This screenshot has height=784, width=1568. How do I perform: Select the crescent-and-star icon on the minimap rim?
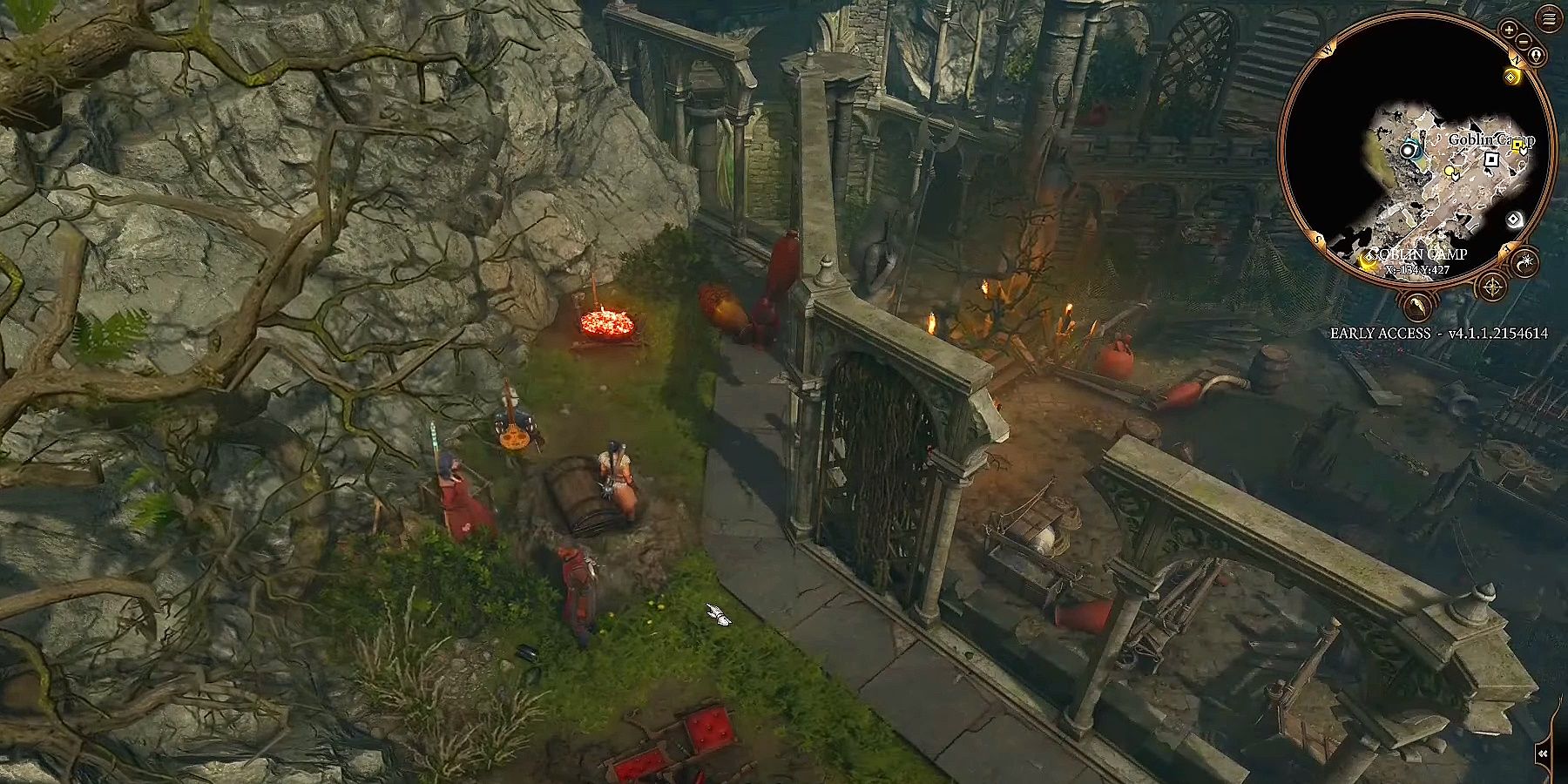click(x=1526, y=260)
